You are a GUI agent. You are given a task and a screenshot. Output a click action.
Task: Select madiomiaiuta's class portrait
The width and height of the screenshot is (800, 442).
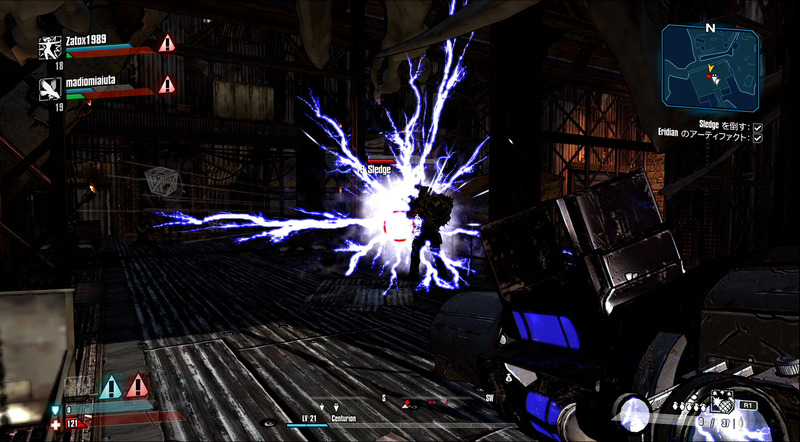(47, 88)
